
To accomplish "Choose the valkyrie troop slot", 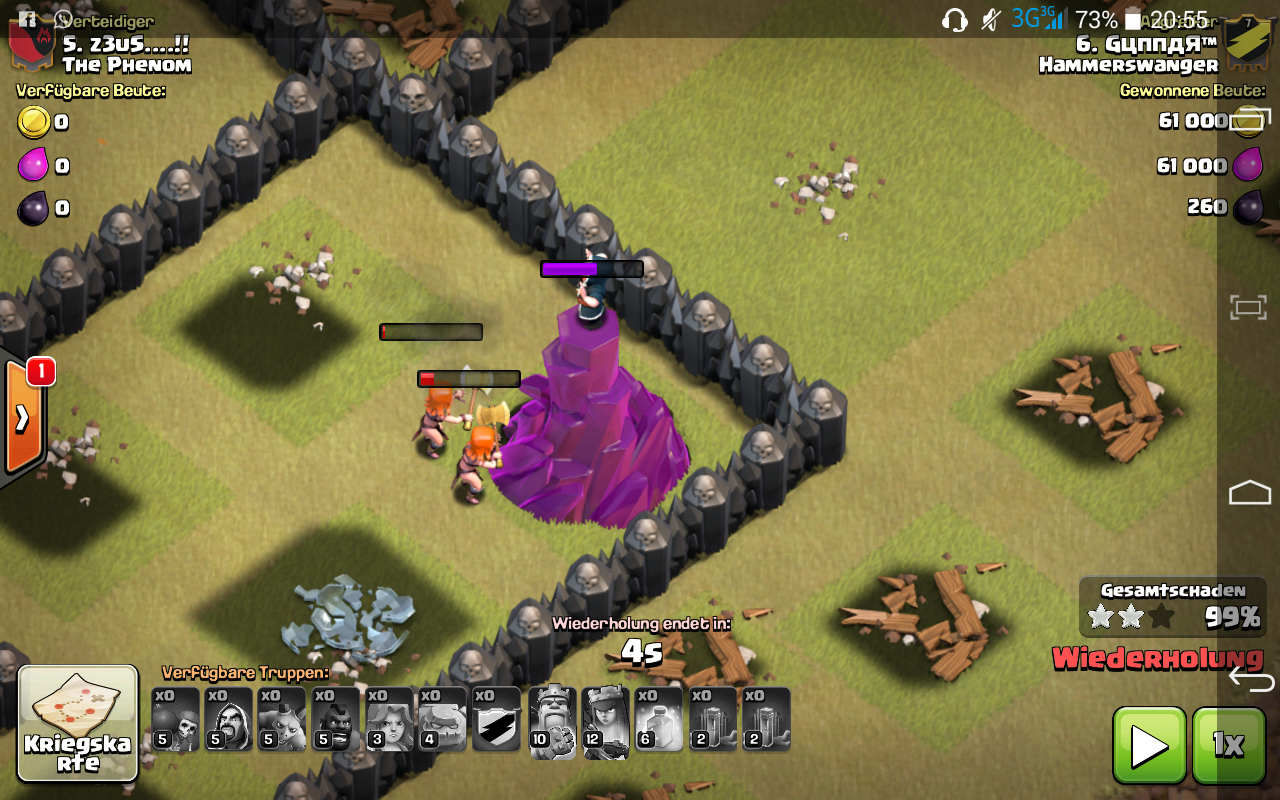I will coord(390,719).
